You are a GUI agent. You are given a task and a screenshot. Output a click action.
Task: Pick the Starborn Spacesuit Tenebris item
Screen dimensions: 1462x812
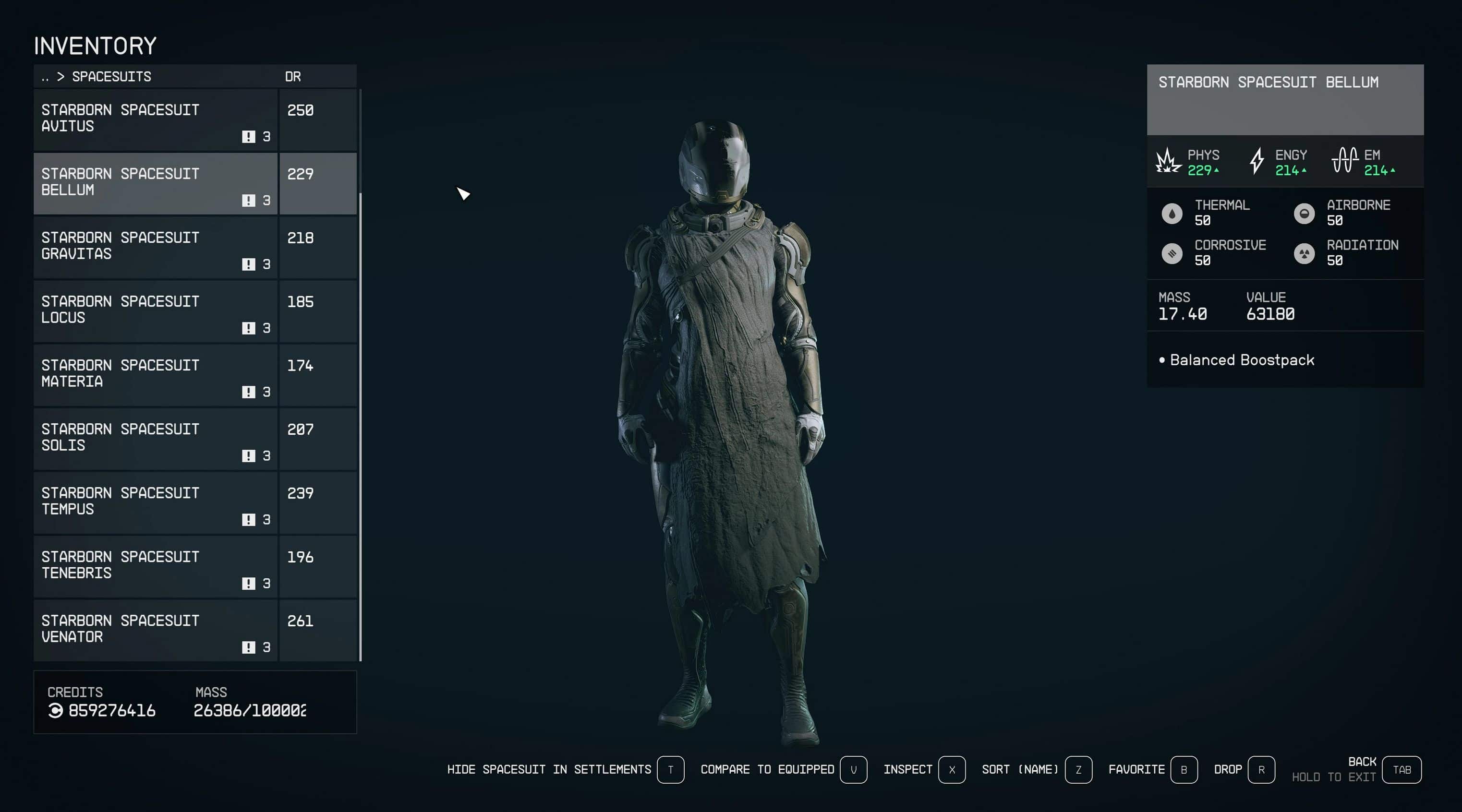[x=155, y=566]
